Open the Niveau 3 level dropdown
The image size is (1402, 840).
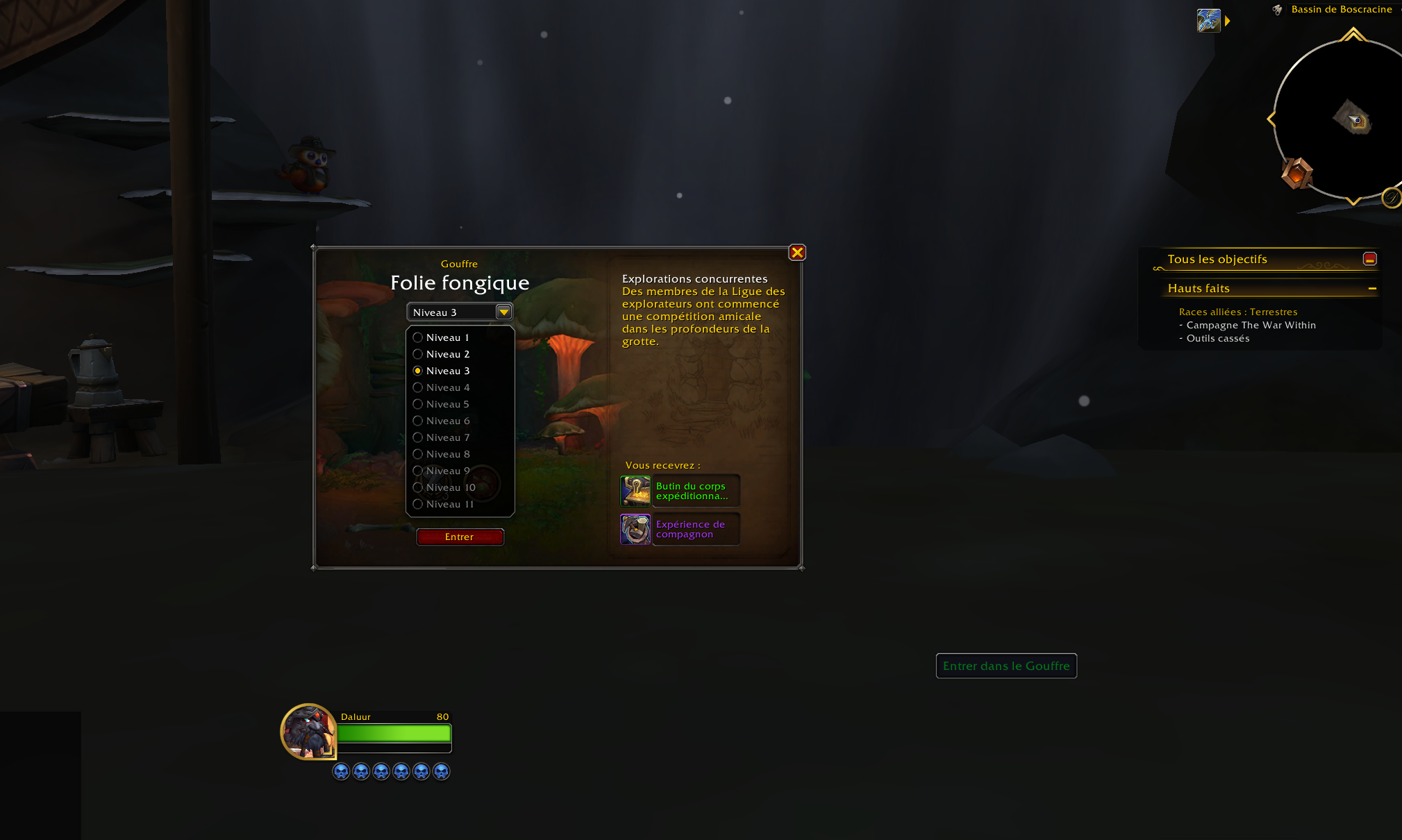pos(503,312)
